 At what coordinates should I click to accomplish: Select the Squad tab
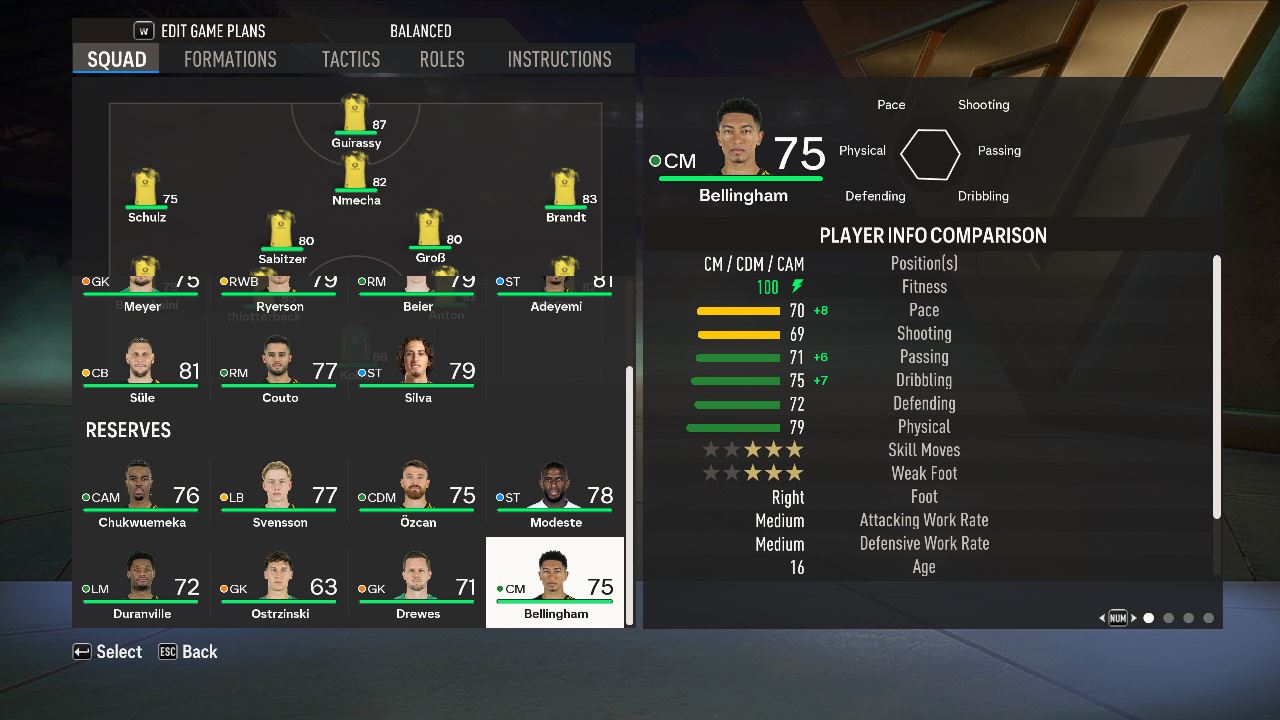[x=116, y=59]
